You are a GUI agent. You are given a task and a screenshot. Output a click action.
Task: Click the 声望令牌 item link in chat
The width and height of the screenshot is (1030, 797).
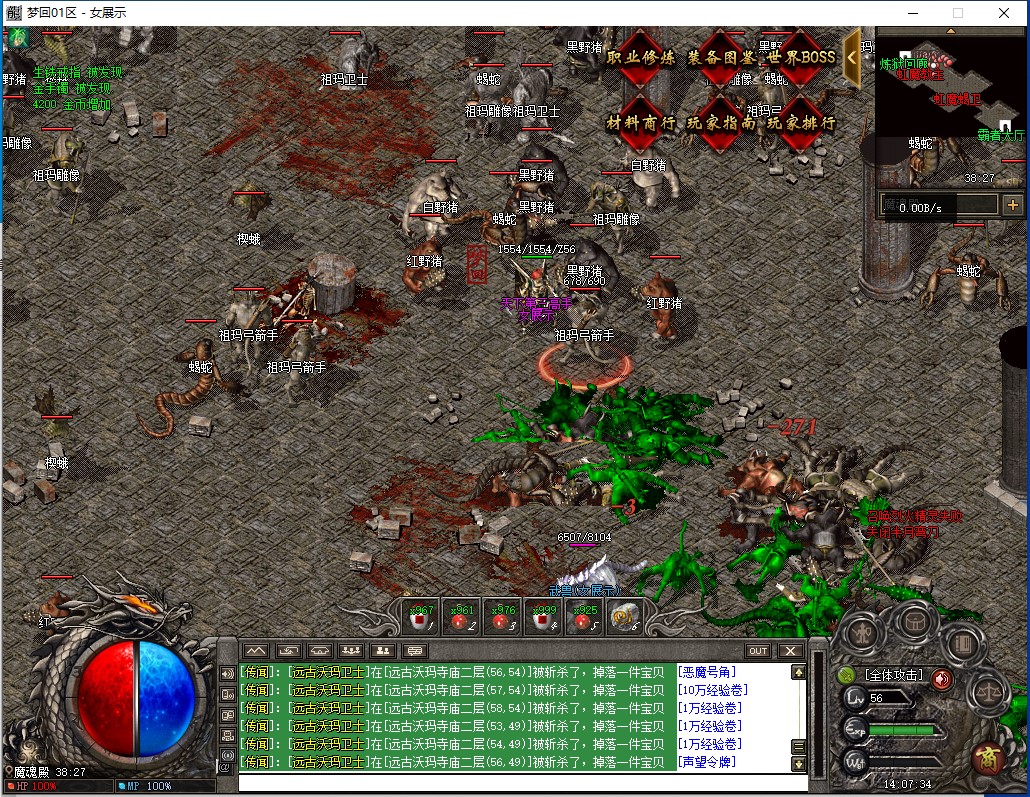pyautogui.click(x=706, y=762)
